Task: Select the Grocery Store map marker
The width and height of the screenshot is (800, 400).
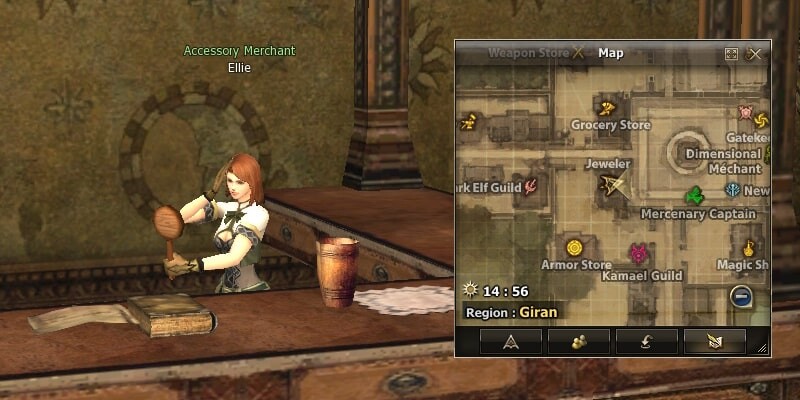Action: pos(606,108)
